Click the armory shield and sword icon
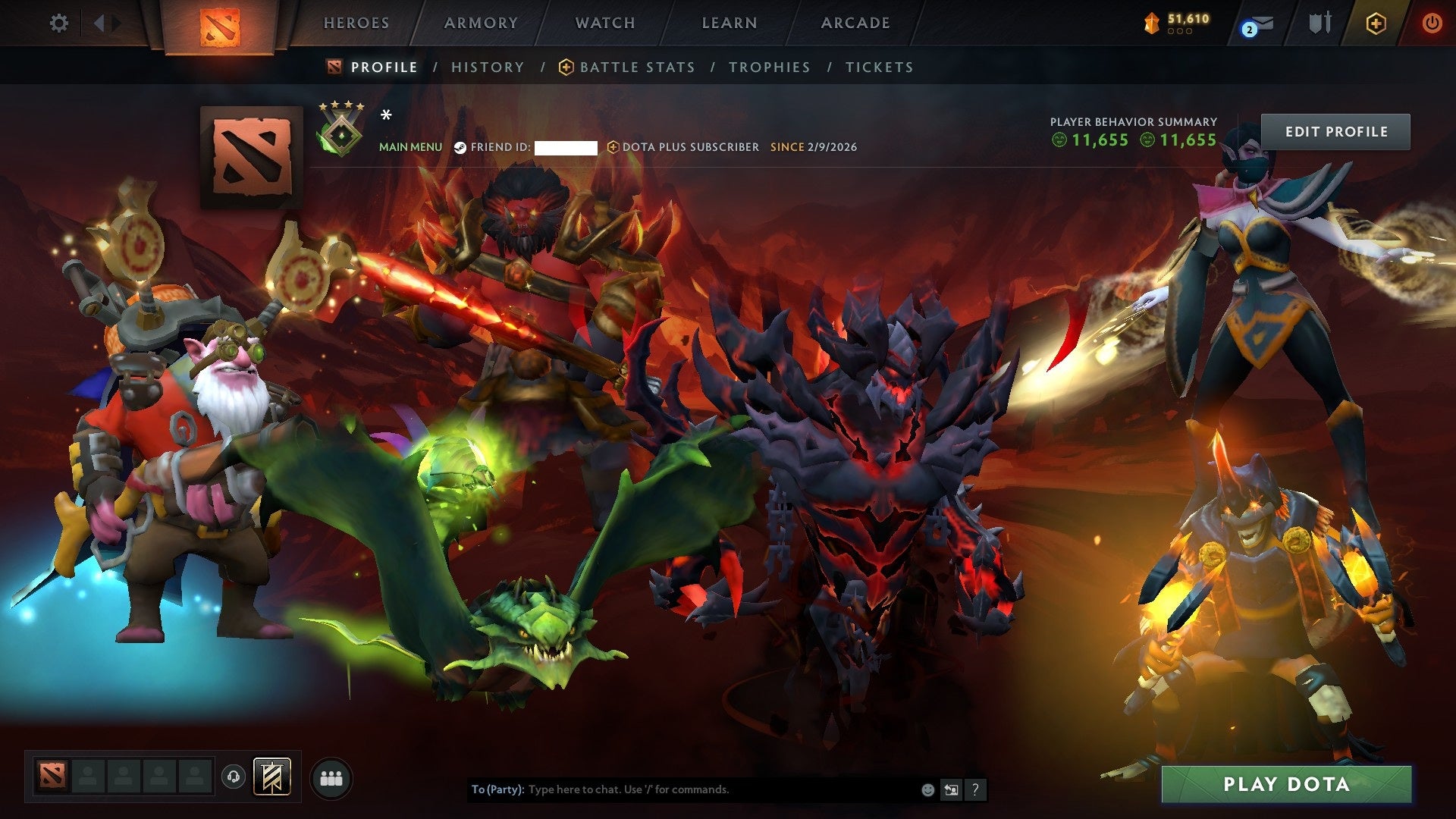1456x819 pixels. point(1320,23)
